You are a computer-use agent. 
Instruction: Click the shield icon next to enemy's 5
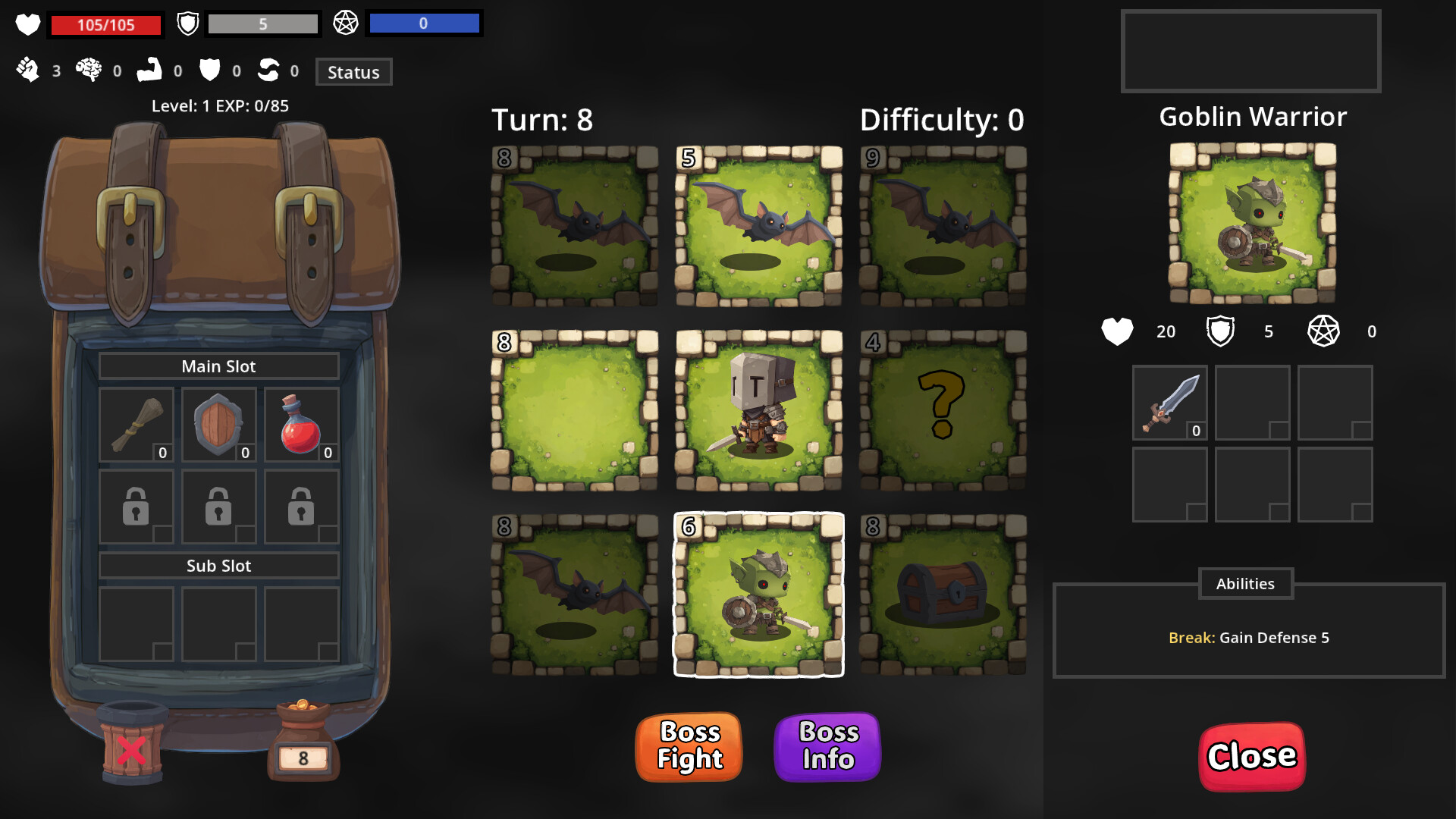pyautogui.click(x=1222, y=331)
